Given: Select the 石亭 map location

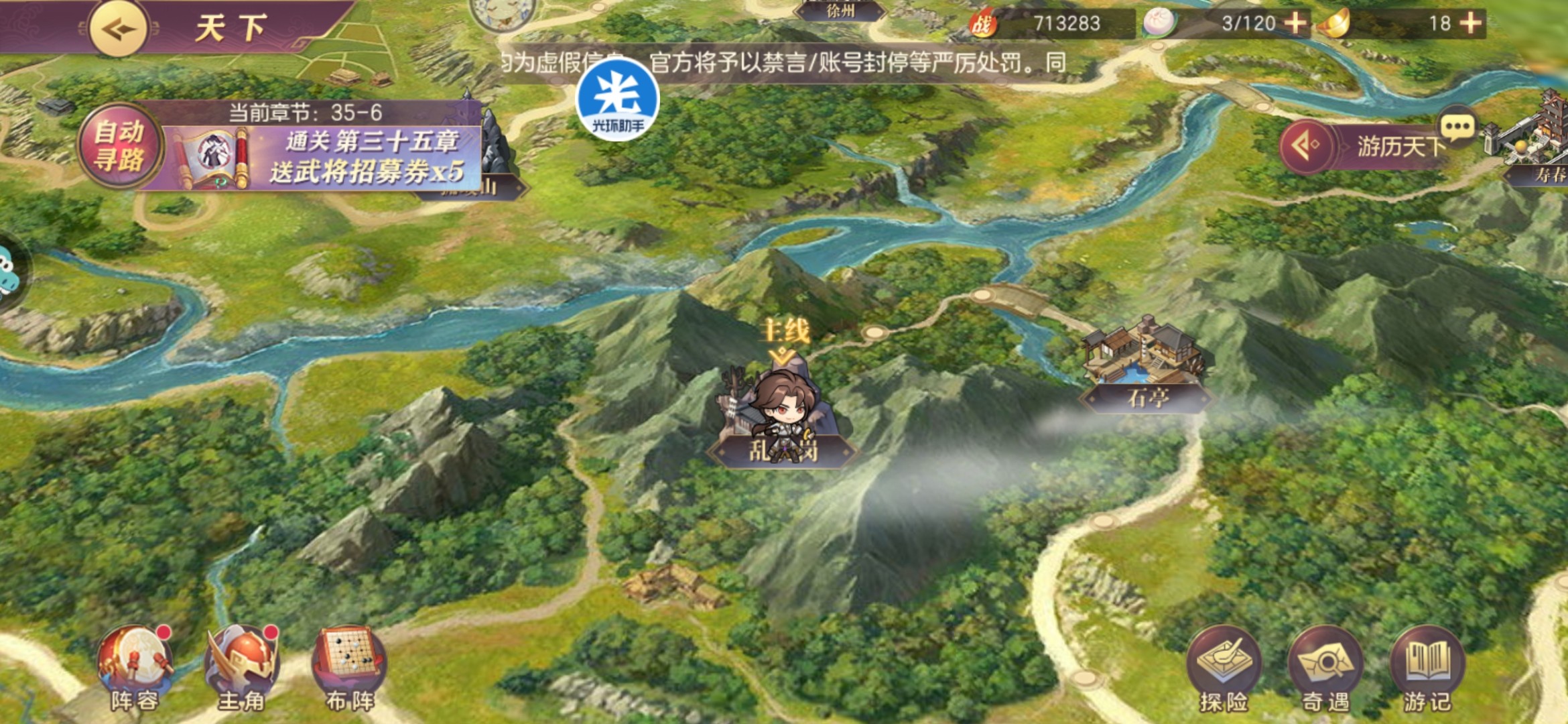Looking at the screenshot, I should [x=1147, y=396].
